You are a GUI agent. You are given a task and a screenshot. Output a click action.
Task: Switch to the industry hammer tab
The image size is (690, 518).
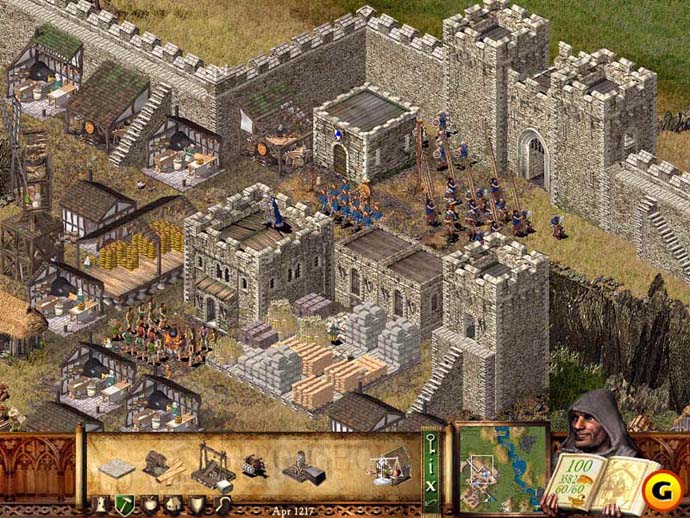(x=125, y=504)
